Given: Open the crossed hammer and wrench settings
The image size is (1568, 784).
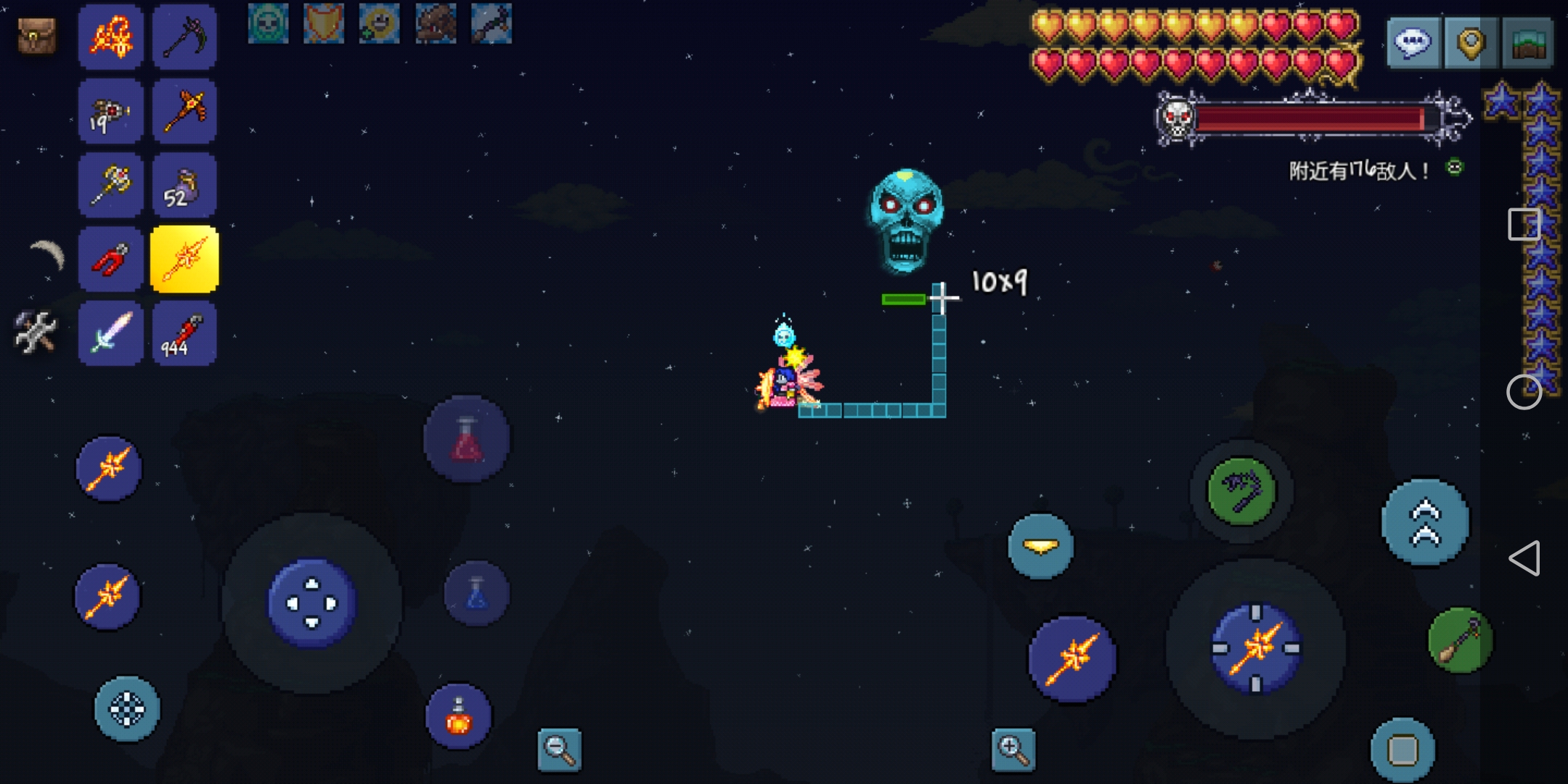Looking at the screenshot, I should click(x=35, y=332).
